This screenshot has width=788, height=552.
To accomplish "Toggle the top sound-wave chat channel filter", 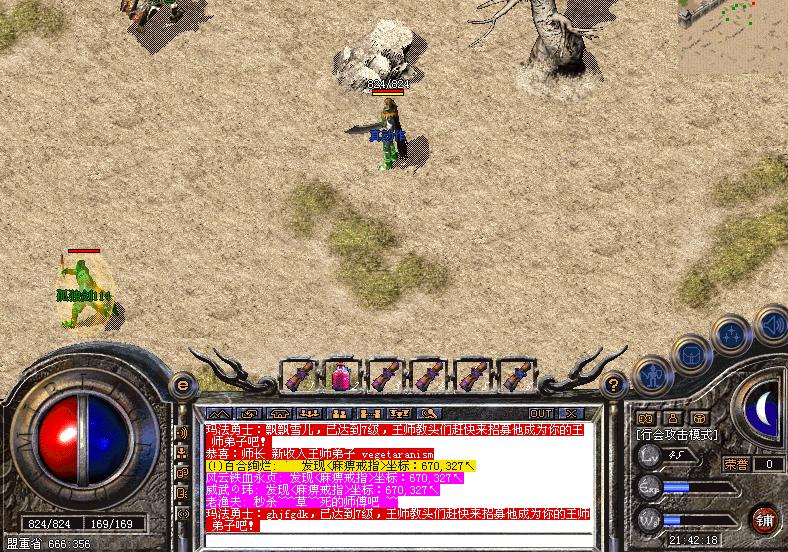I will (182, 432).
